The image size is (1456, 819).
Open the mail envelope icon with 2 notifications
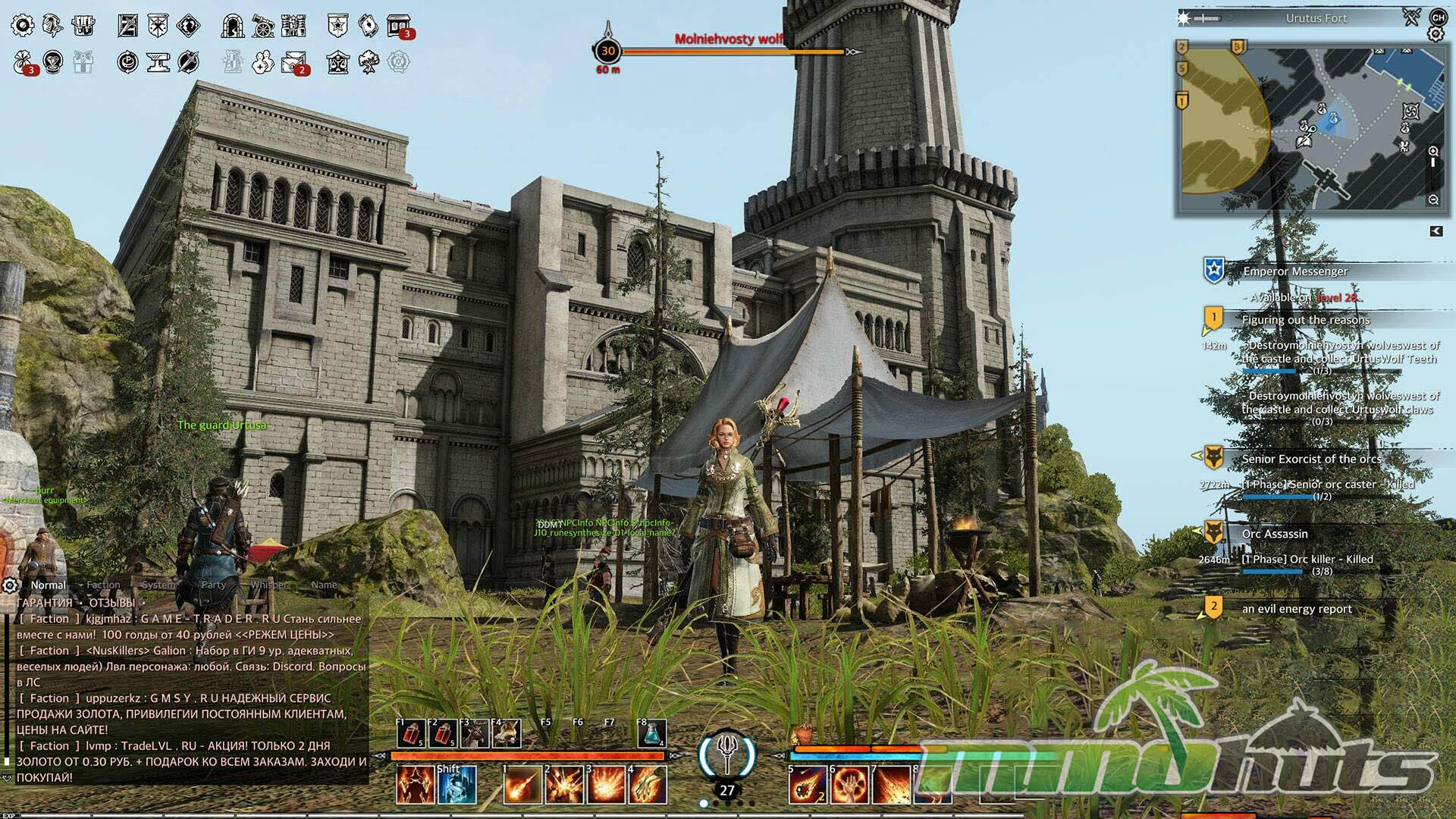click(293, 61)
